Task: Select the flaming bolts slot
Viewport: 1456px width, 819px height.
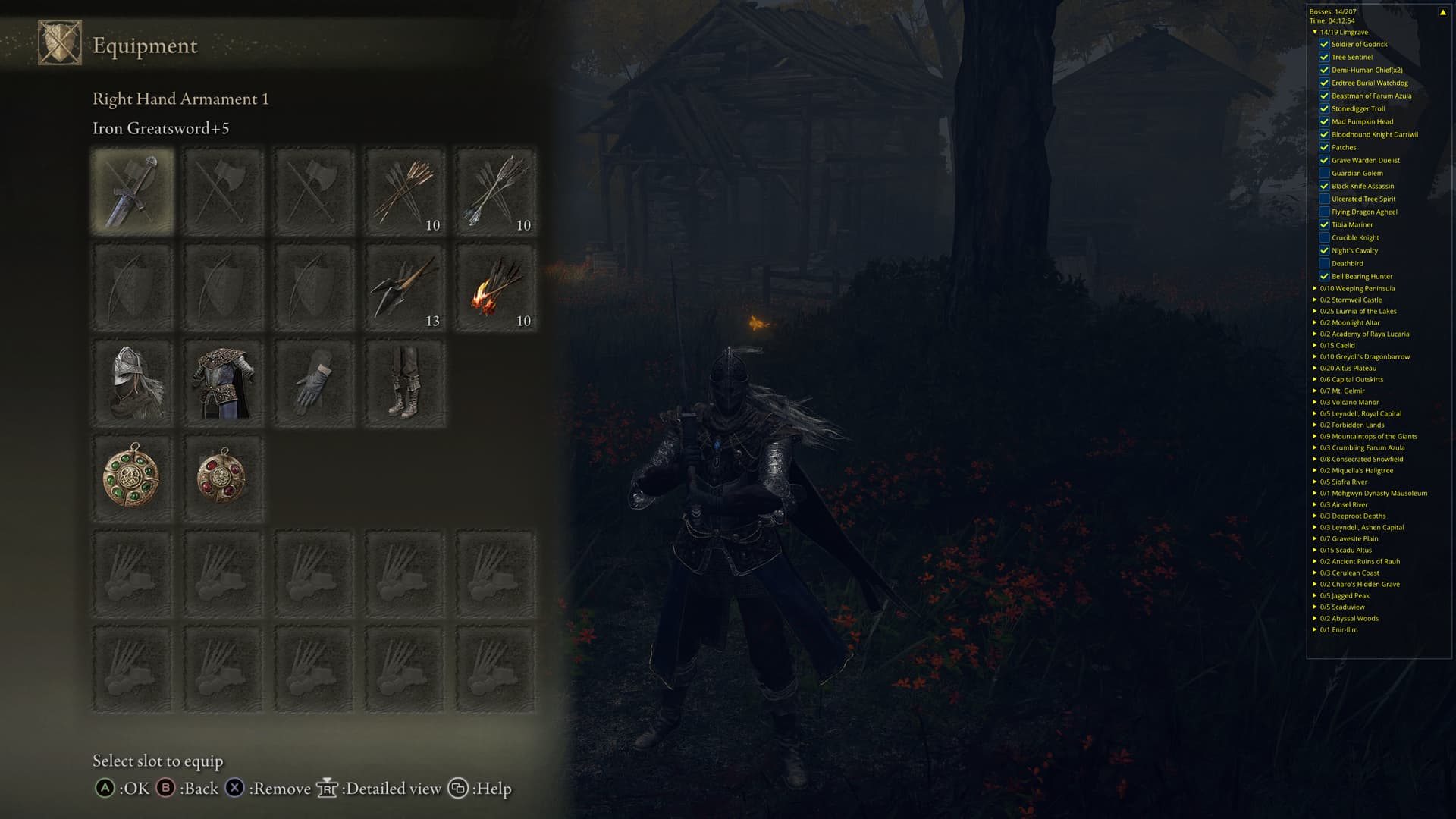Action: point(496,287)
